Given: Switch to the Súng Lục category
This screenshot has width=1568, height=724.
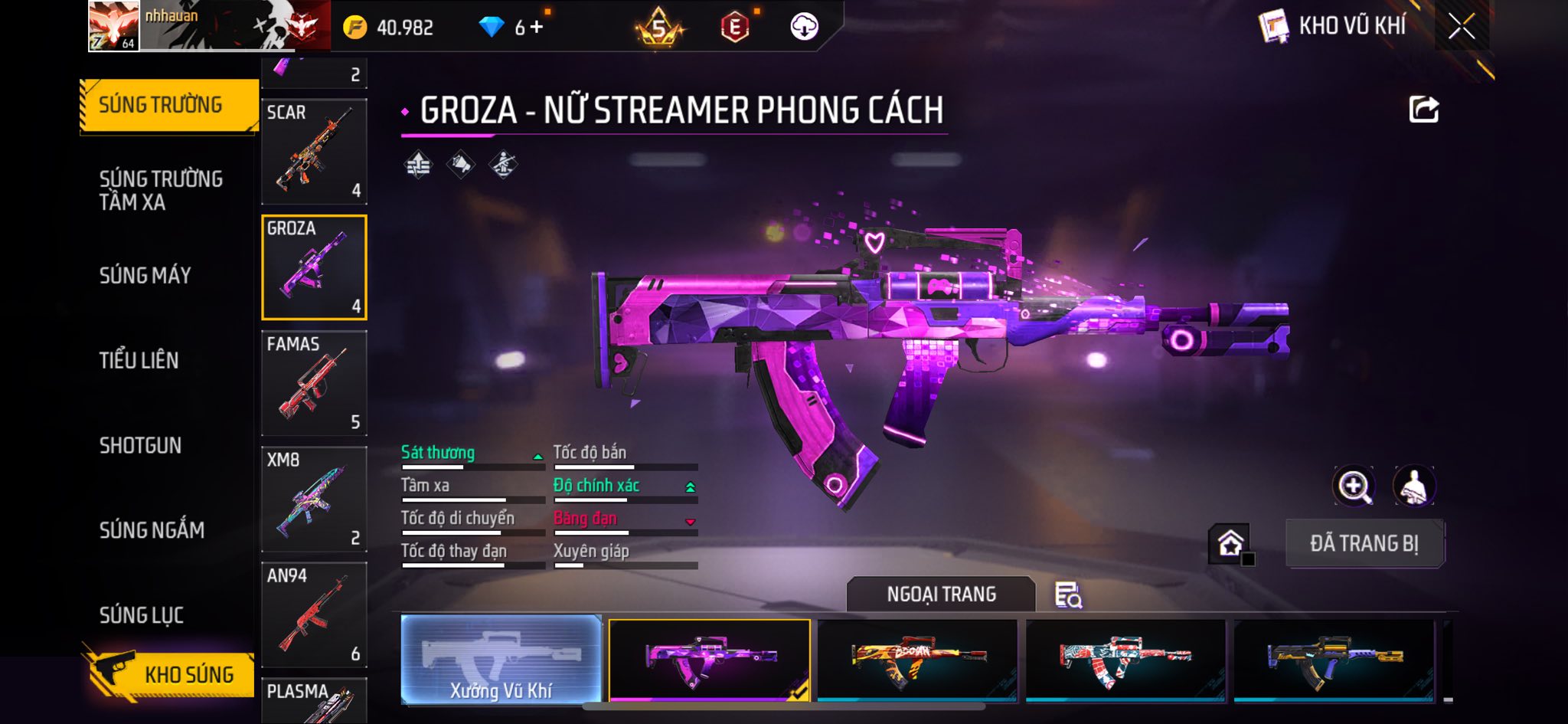Looking at the screenshot, I should coord(141,615).
